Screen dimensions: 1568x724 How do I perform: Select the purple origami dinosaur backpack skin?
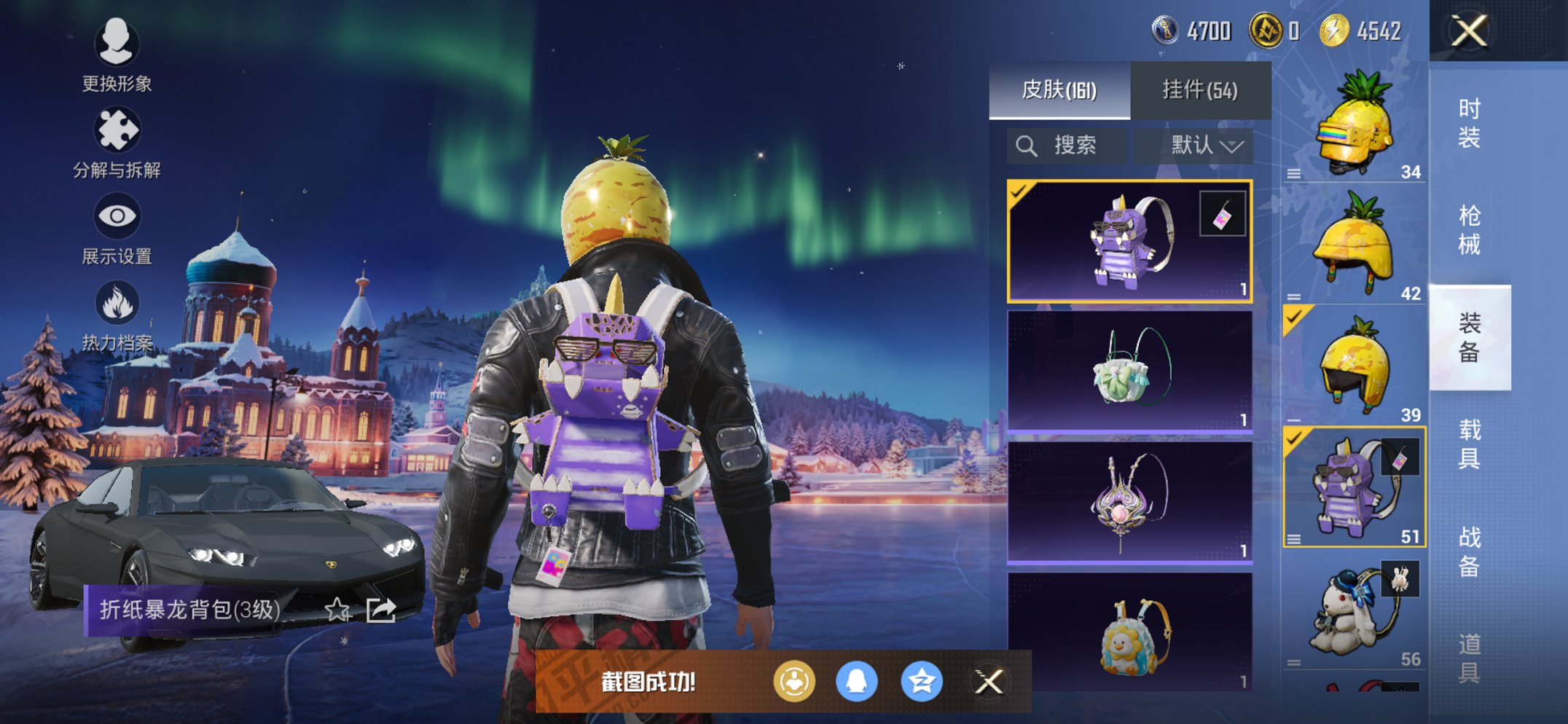point(1129,241)
